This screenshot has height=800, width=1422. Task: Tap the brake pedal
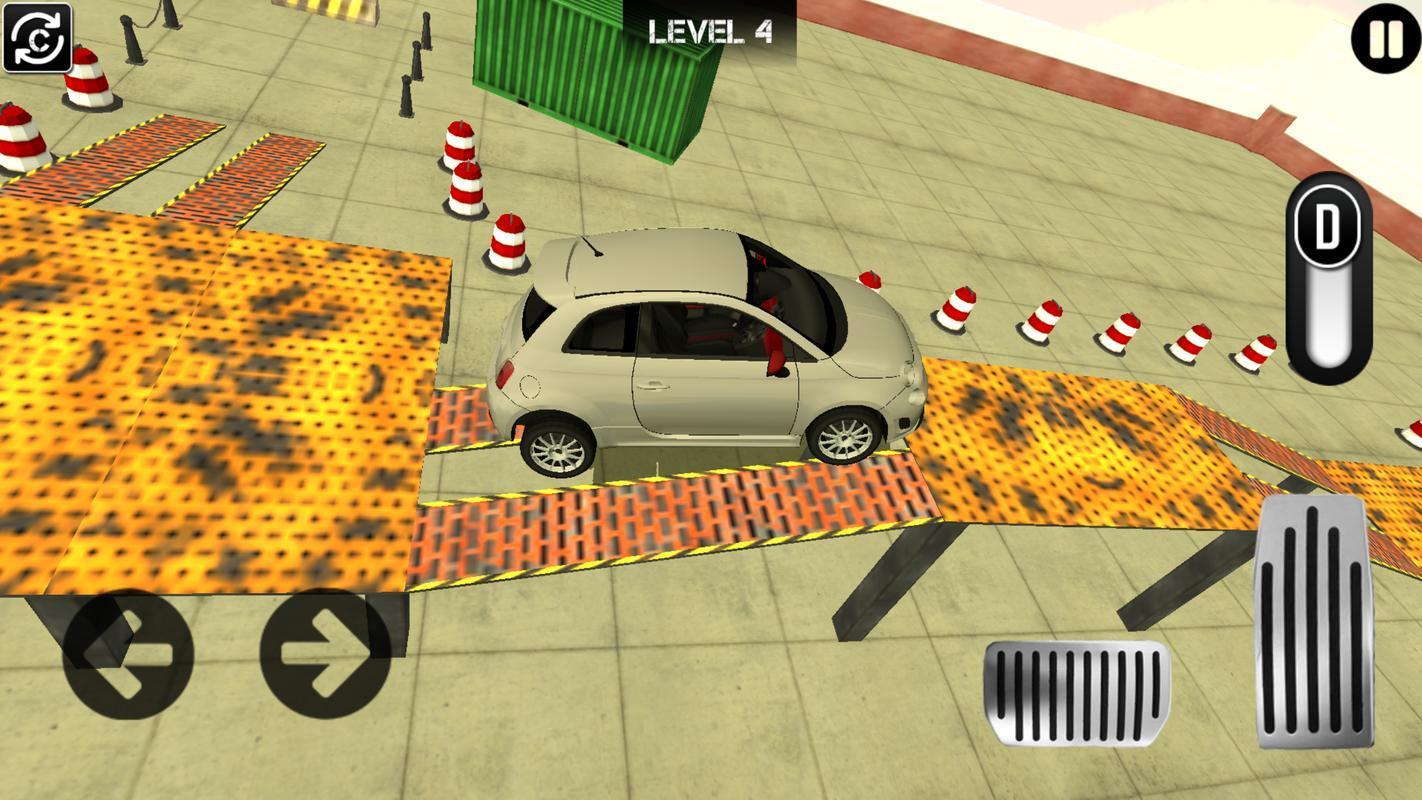tap(1076, 693)
